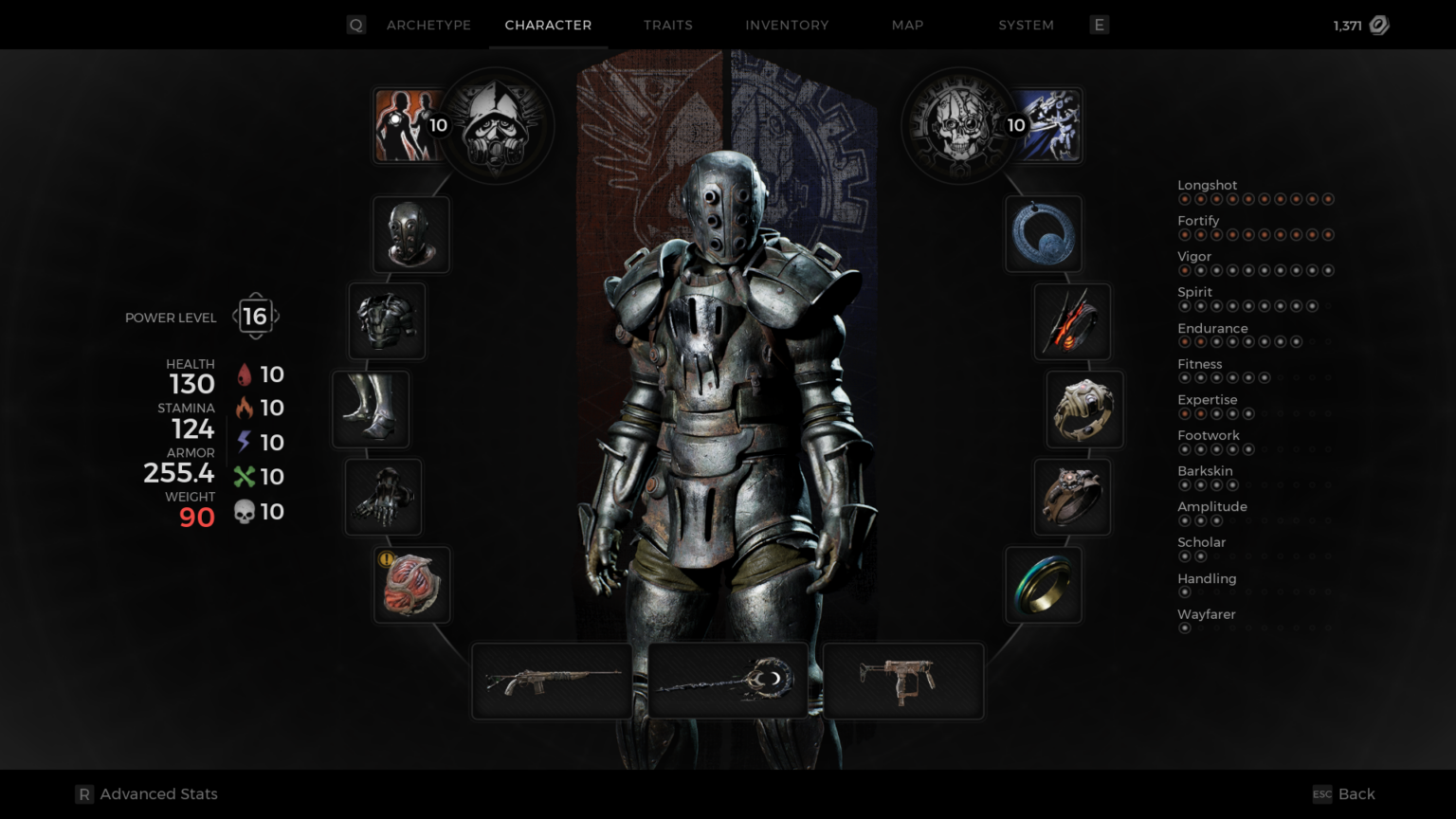This screenshot has width=1456, height=819.
Task: Switch to the TRAITS tab
Action: point(668,26)
